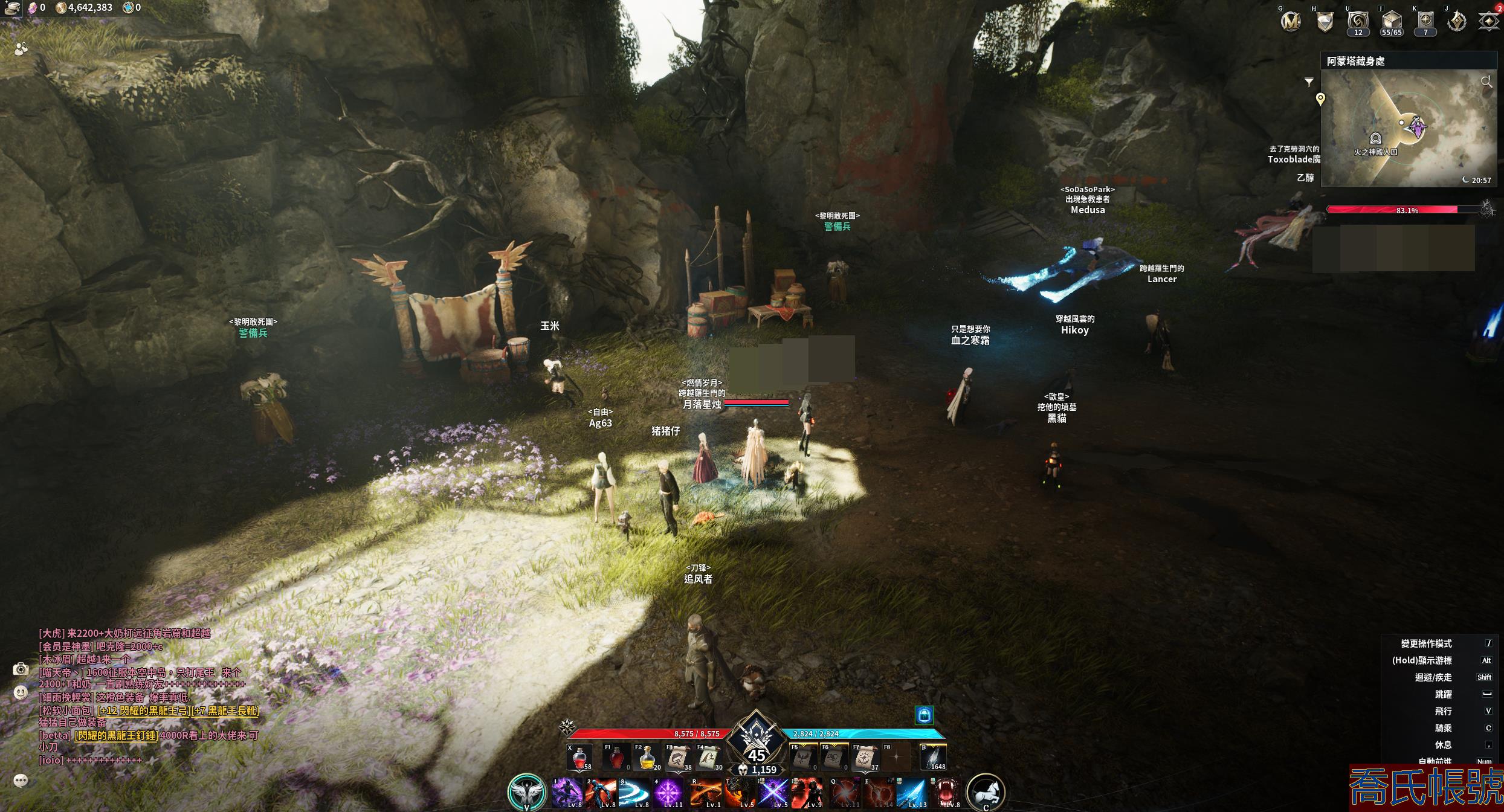Screen dimensions: 1504x812
Task: Click the spiral icon with counter 12
Action: (x=1358, y=21)
